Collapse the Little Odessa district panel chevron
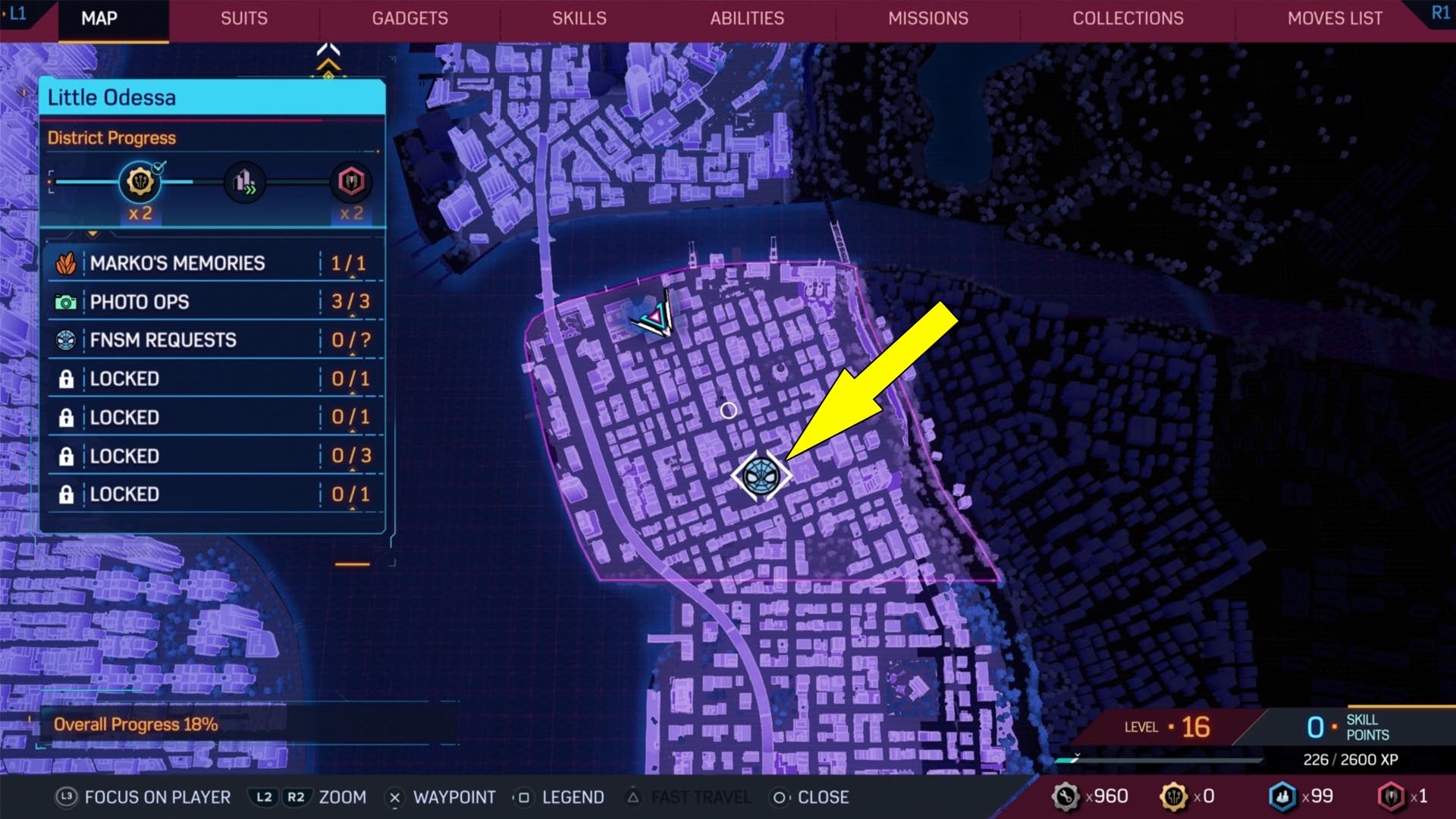 click(x=93, y=235)
